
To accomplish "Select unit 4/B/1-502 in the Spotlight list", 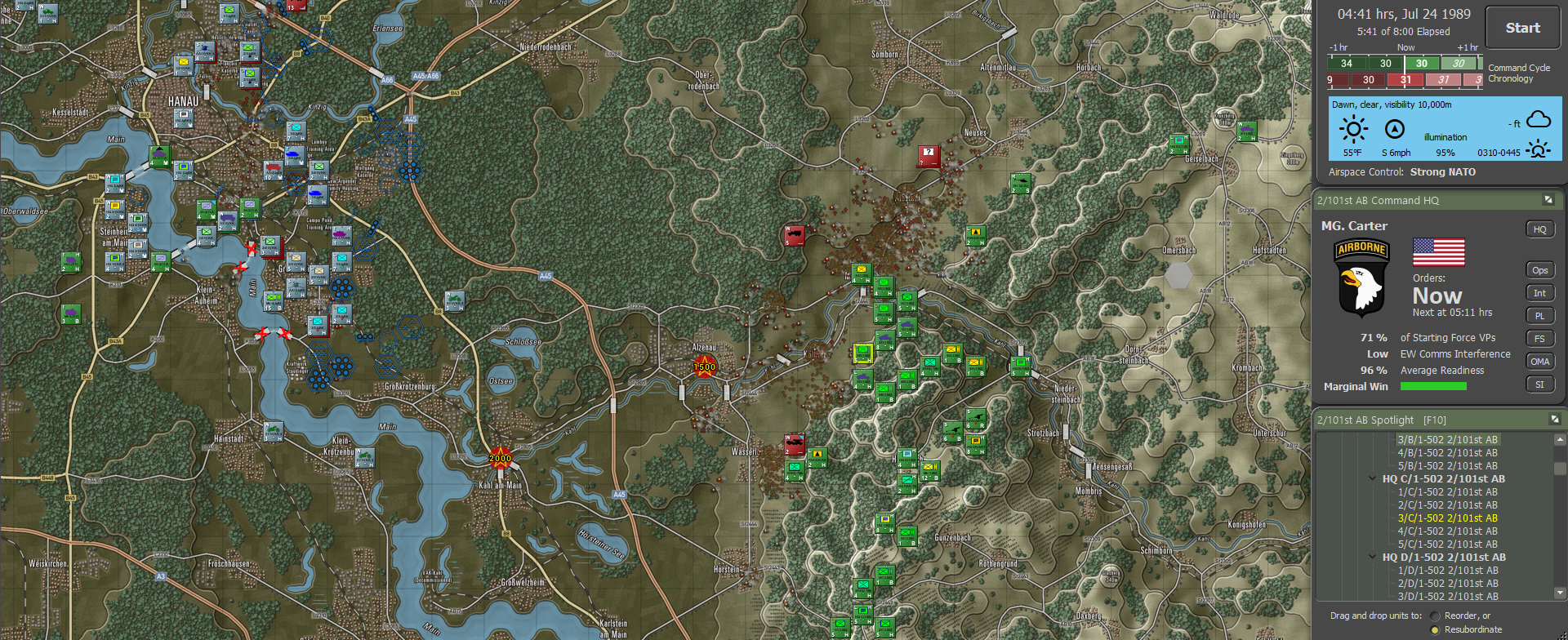I will click(x=1447, y=453).
